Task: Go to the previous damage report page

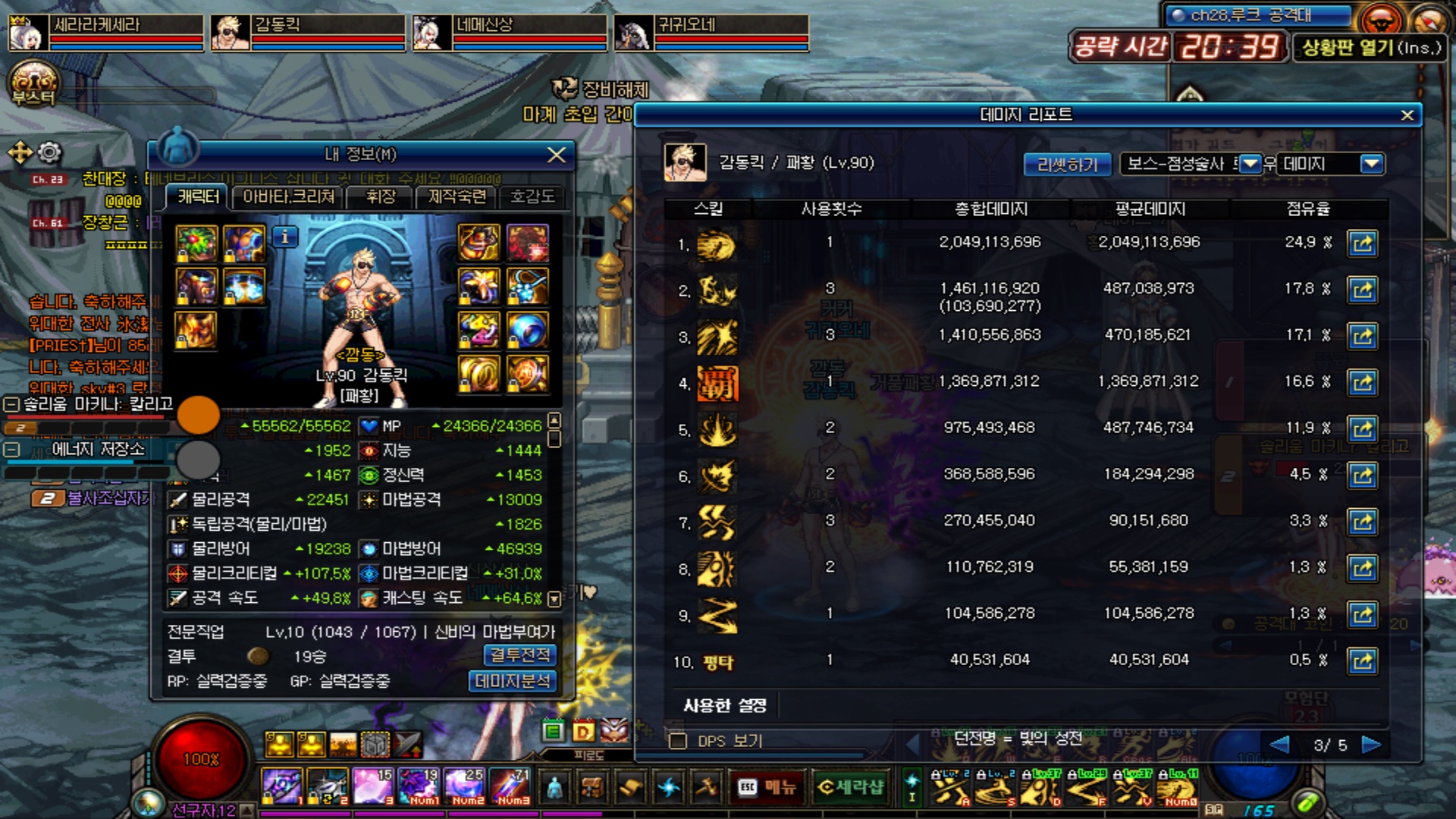Action: pyautogui.click(x=1279, y=745)
